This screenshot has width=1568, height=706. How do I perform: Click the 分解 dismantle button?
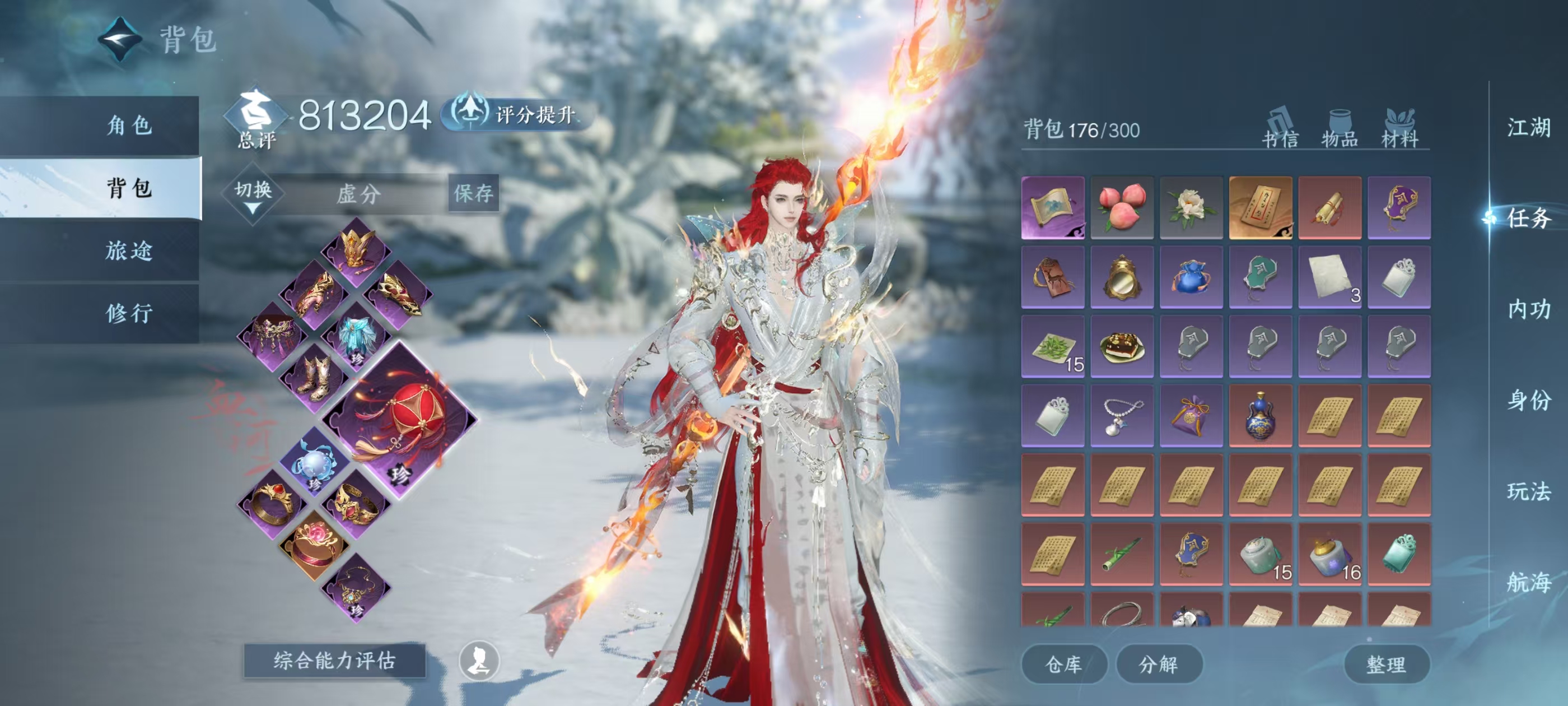click(1158, 664)
